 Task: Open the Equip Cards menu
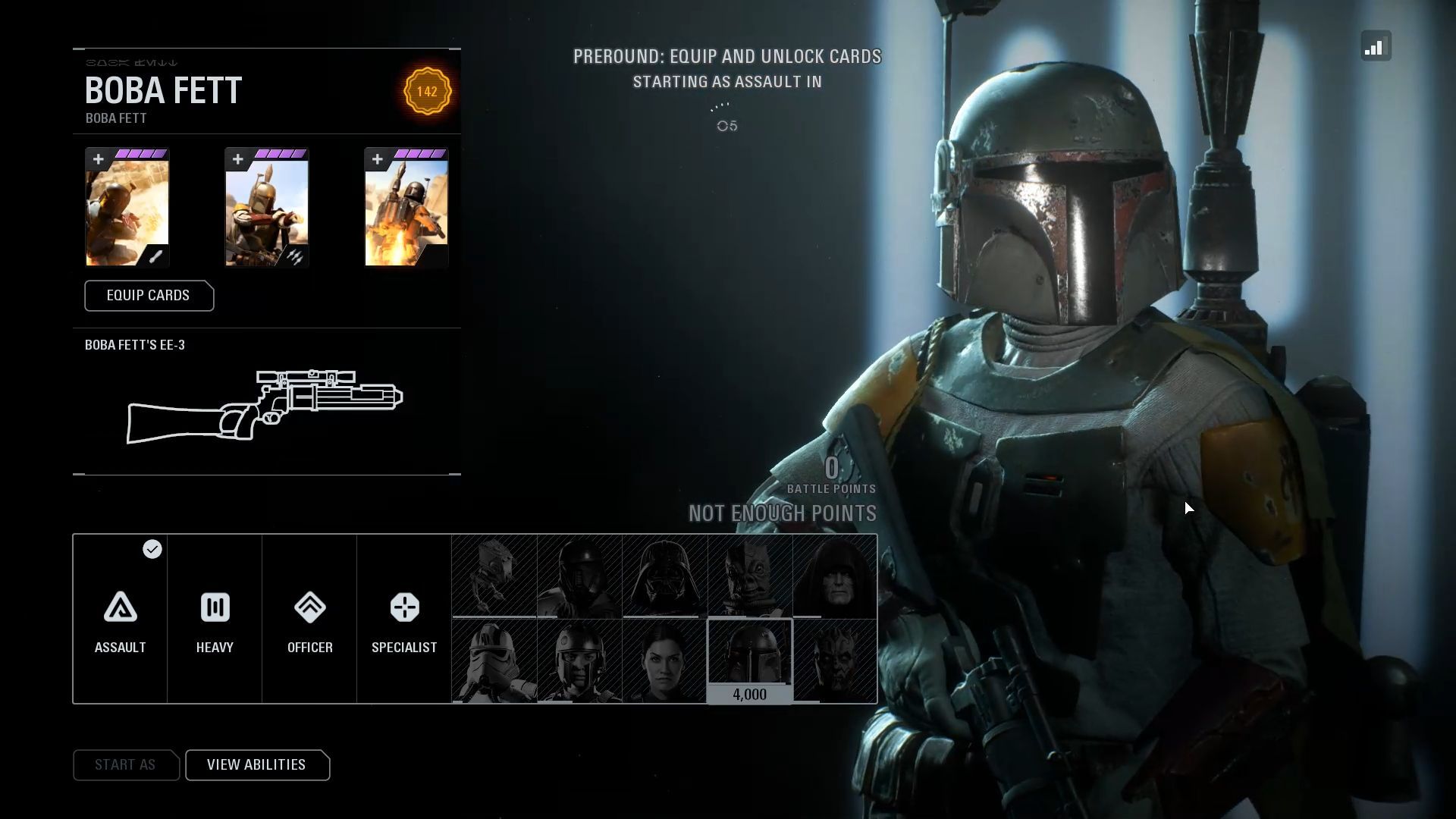pyautogui.click(x=149, y=296)
